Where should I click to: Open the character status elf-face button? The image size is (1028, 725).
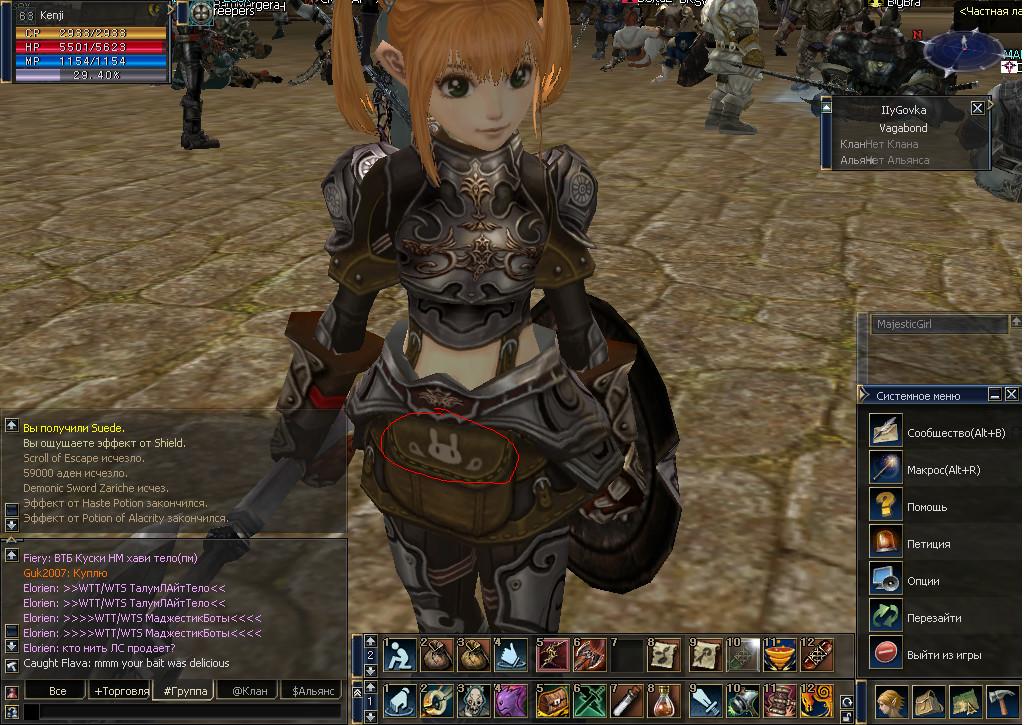[892, 701]
